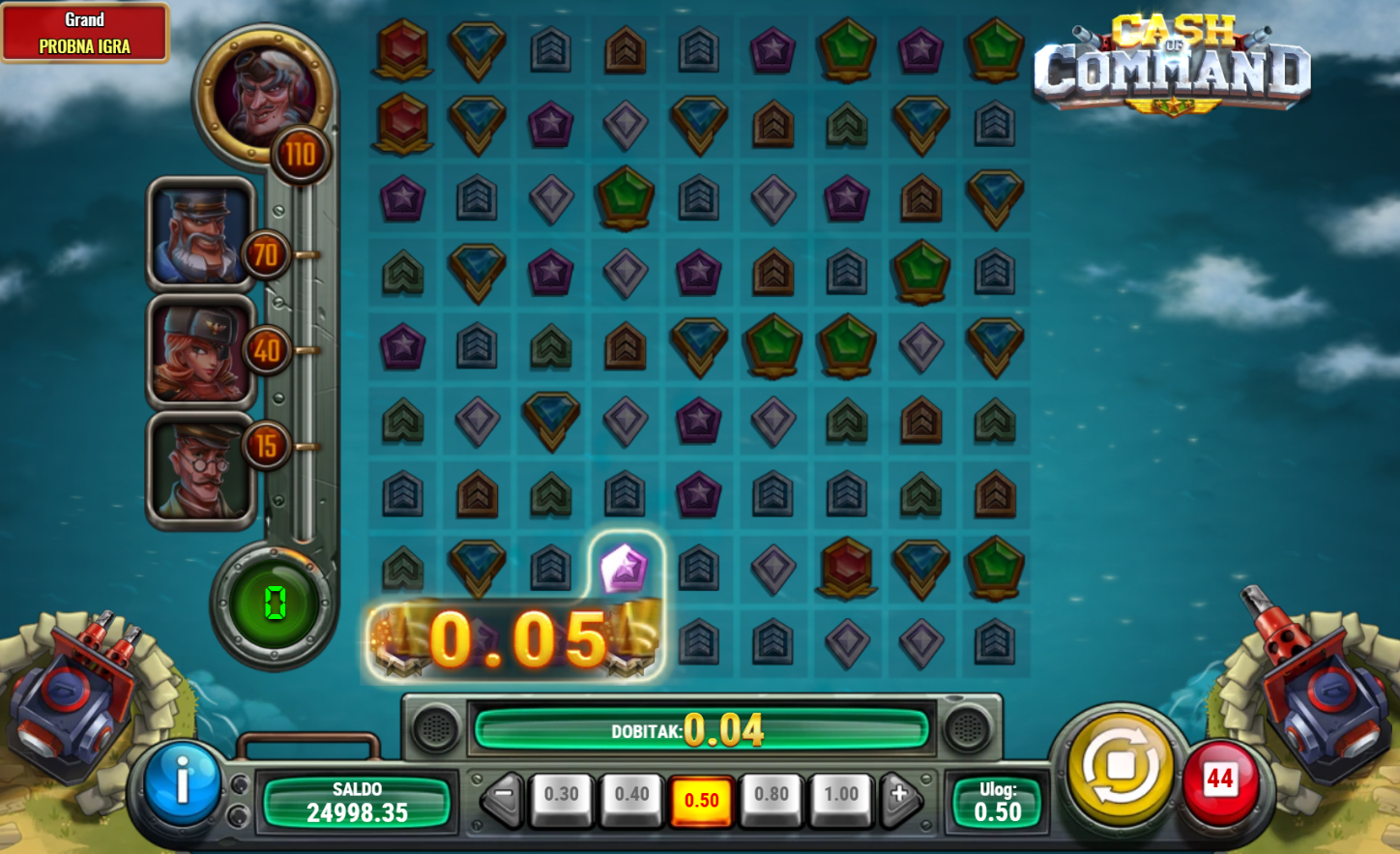This screenshot has width=1400, height=854.
Task: Open the blue info button
Action: pyautogui.click(x=182, y=781)
